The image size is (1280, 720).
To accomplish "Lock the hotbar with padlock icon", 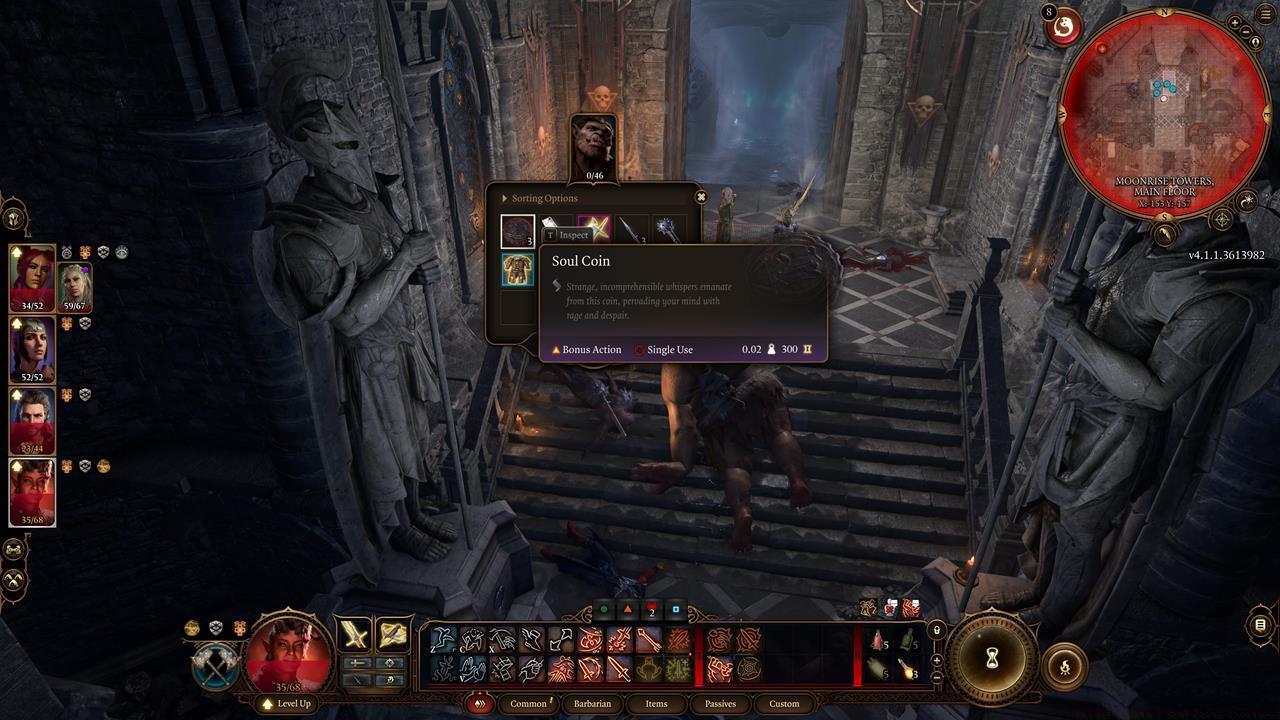I will coord(936,631).
